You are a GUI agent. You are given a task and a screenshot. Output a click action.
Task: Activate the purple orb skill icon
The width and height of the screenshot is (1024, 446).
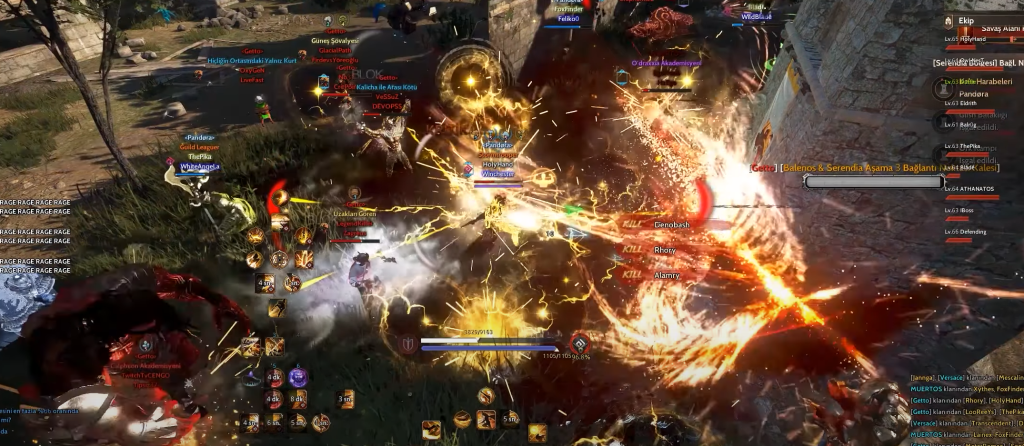coord(297,377)
